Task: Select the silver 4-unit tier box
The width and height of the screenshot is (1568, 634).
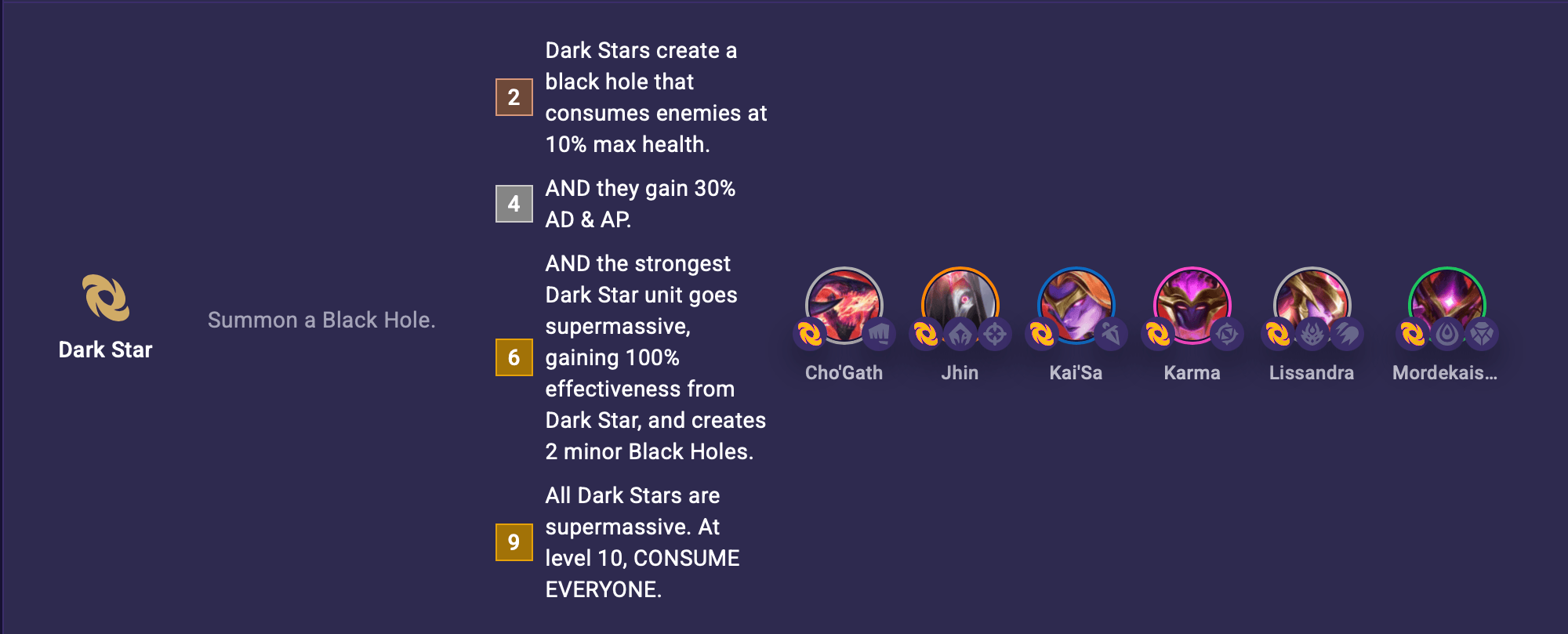Action: coord(514,203)
